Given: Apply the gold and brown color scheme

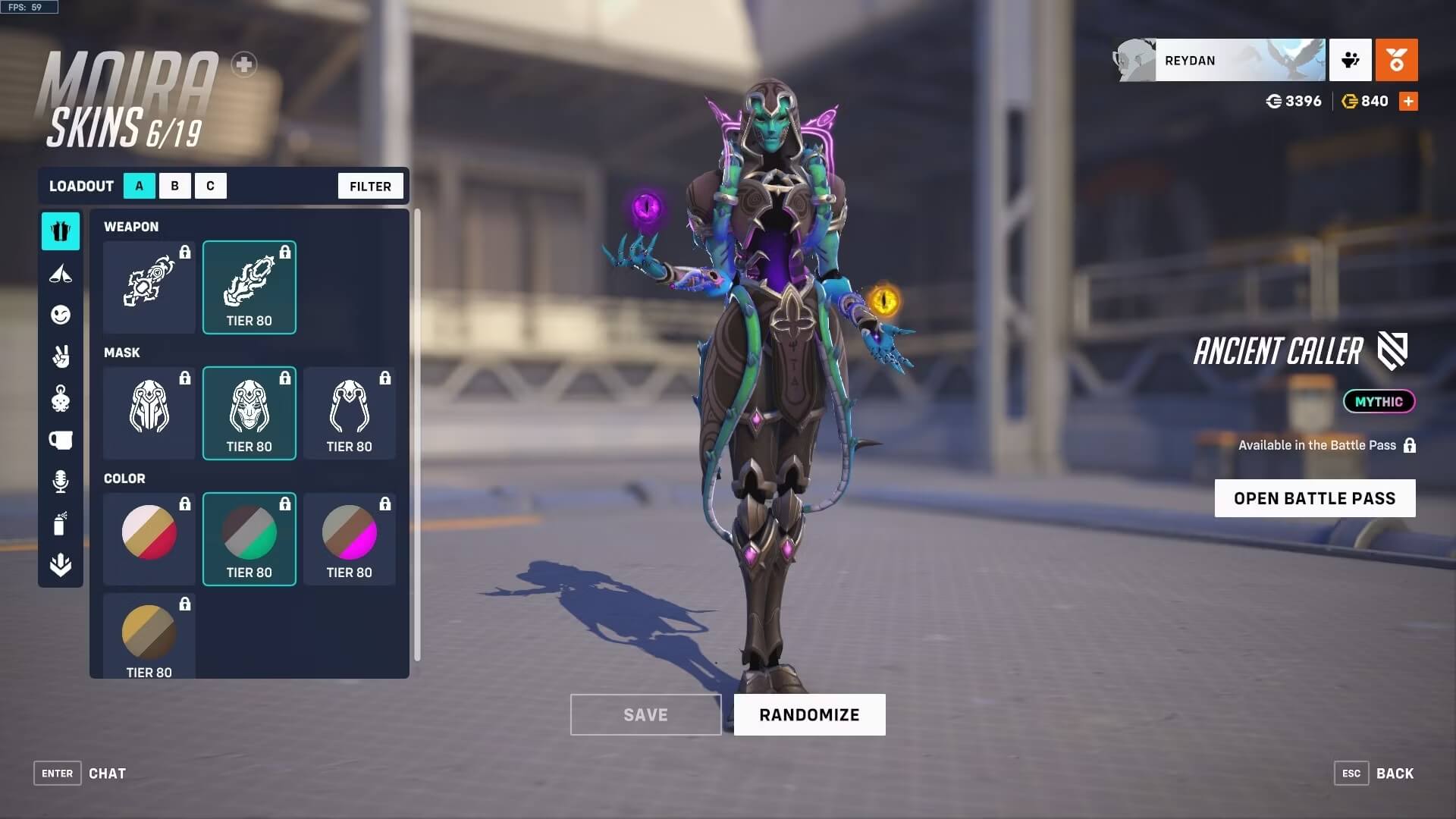Looking at the screenshot, I should [149, 635].
